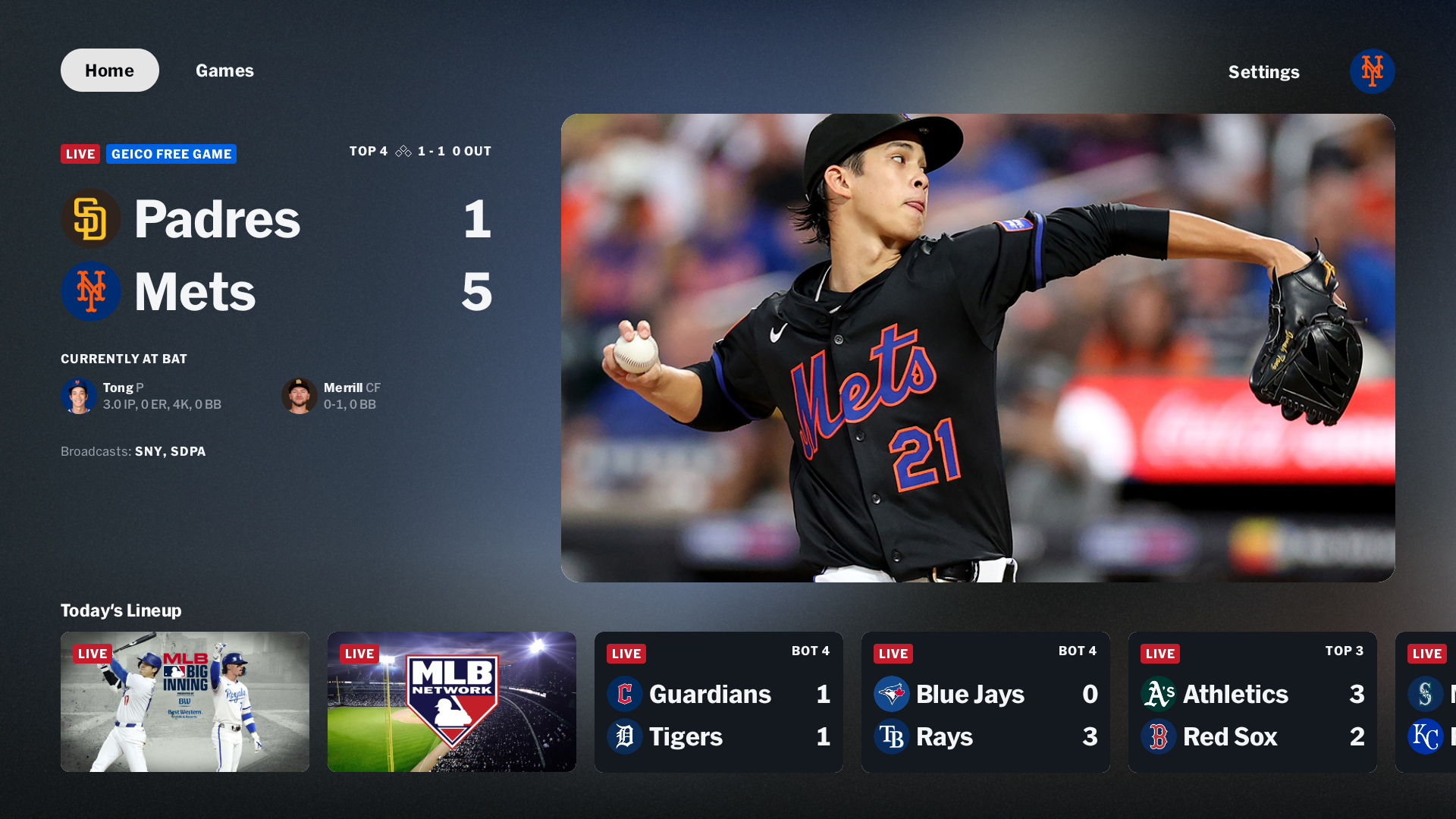Image resolution: width=1456 pixels, height=819 pixels.
Task: Select the Mets team logo in scoreboard
Action: point(91,291)
